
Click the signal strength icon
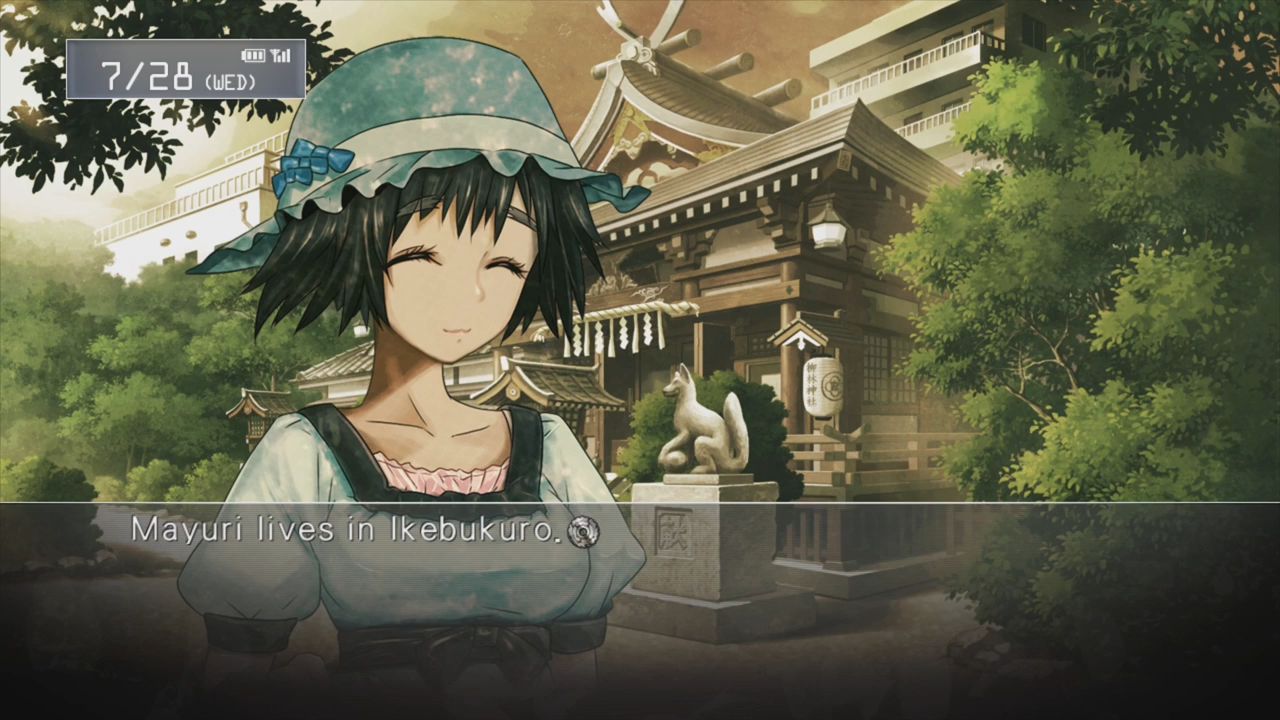pyautogui.click(x=285, y=55)
